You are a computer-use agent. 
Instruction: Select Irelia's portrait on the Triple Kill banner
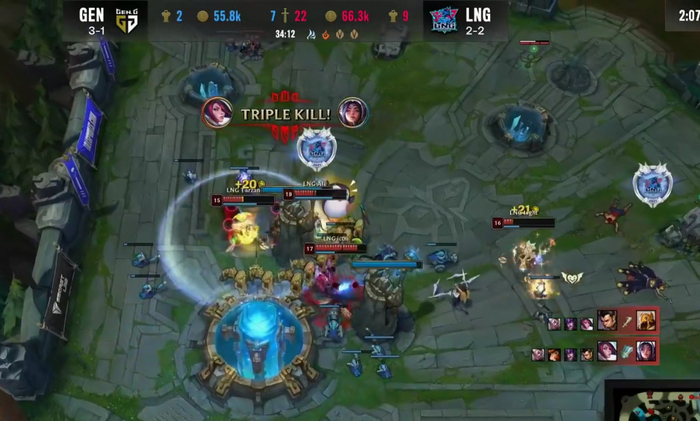[x=352, y=113]
